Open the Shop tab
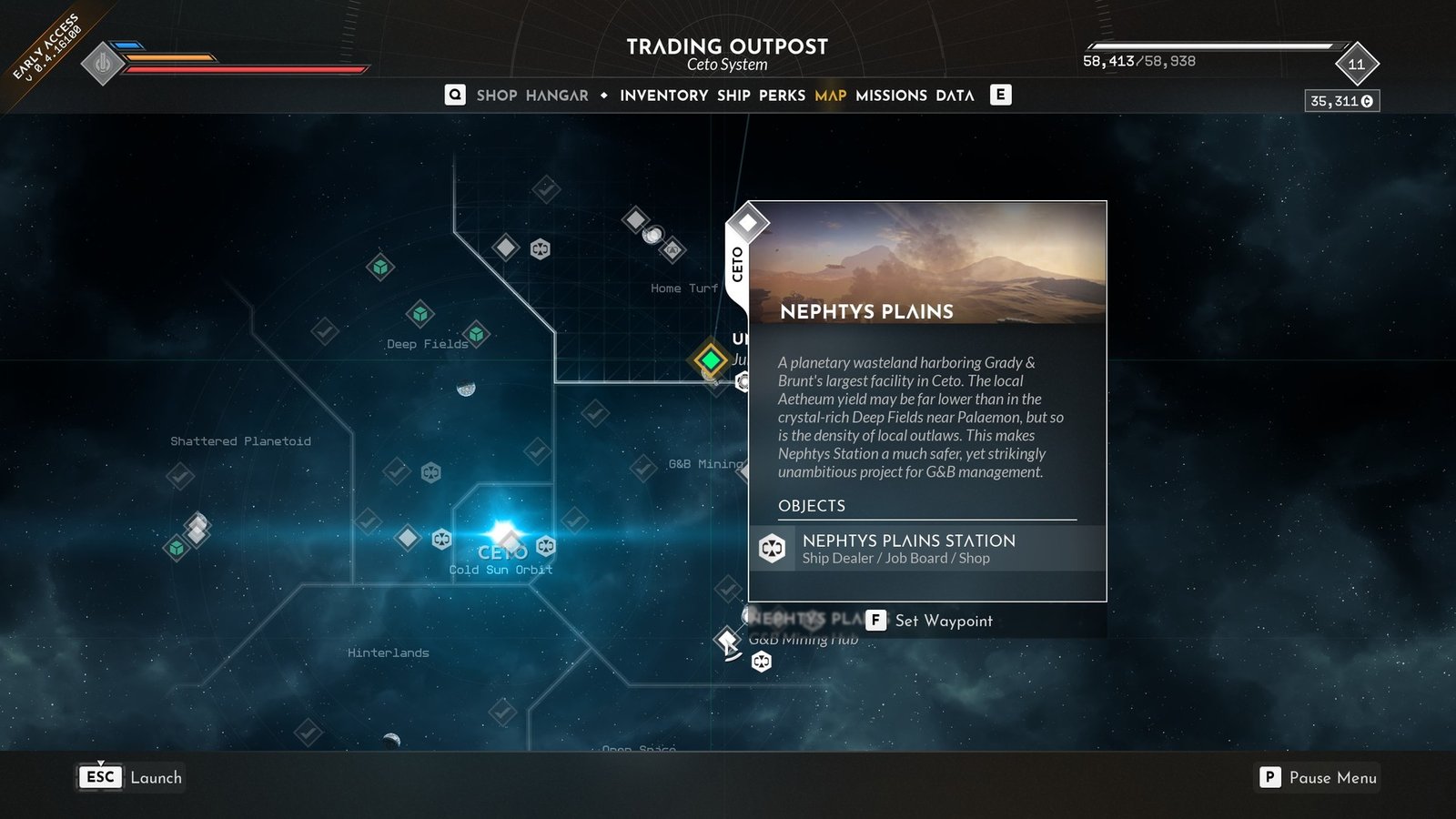The width and height of the screenshot is (1456, 819). (496, 96)
